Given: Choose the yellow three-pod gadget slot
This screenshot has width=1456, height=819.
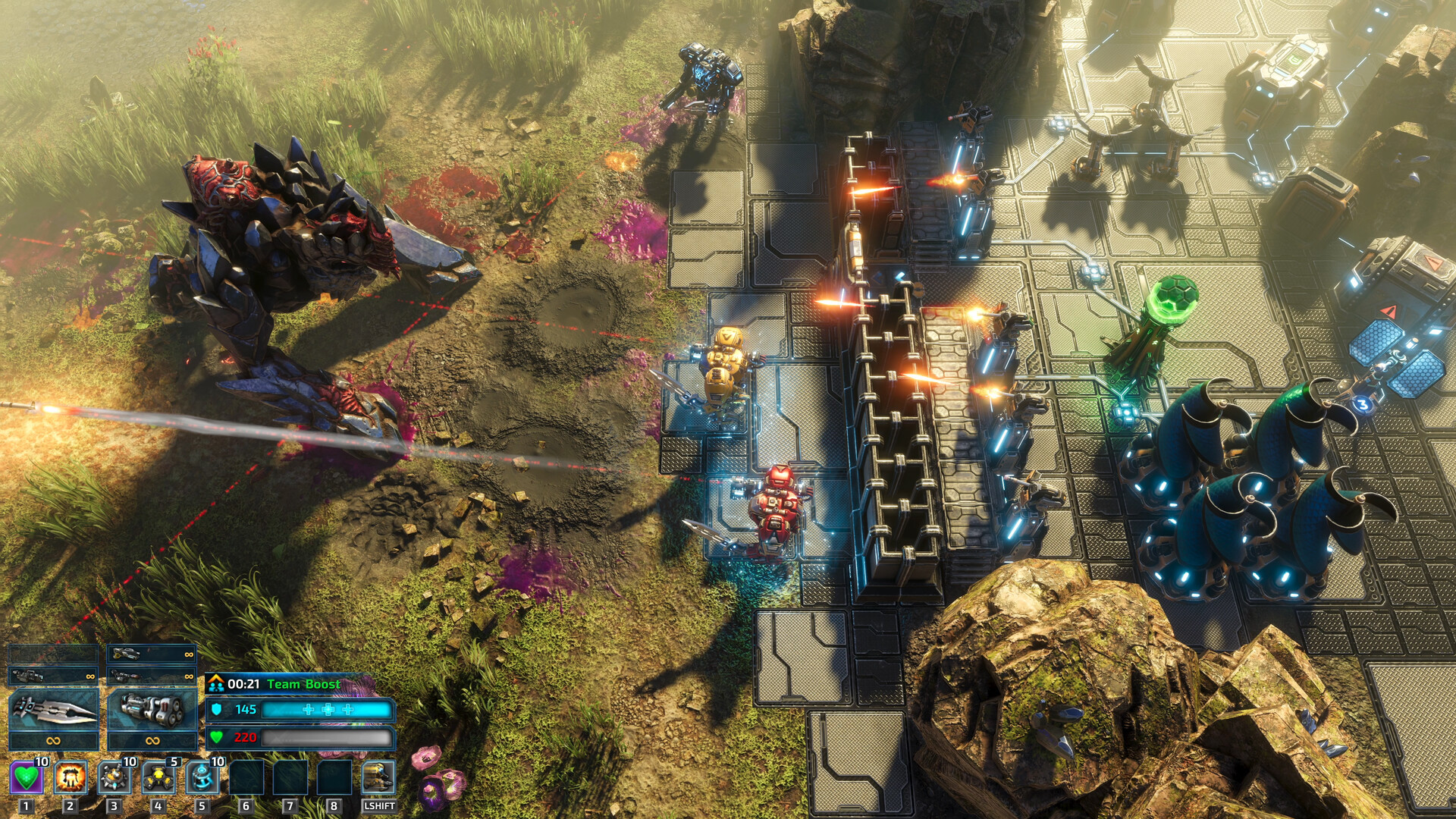Looking at the screenshot, I should coord(158,777).
